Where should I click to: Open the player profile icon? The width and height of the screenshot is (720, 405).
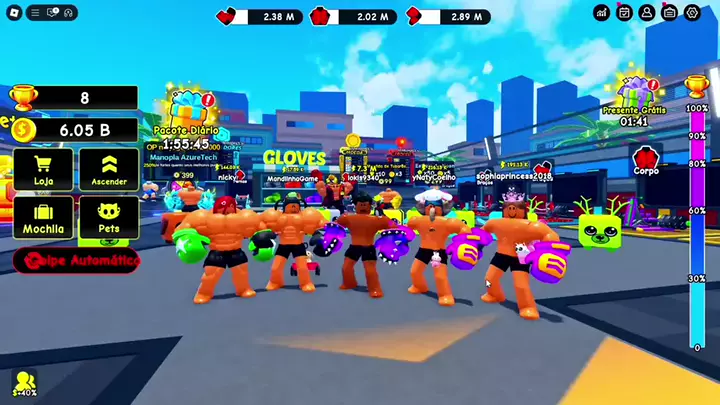647,12
